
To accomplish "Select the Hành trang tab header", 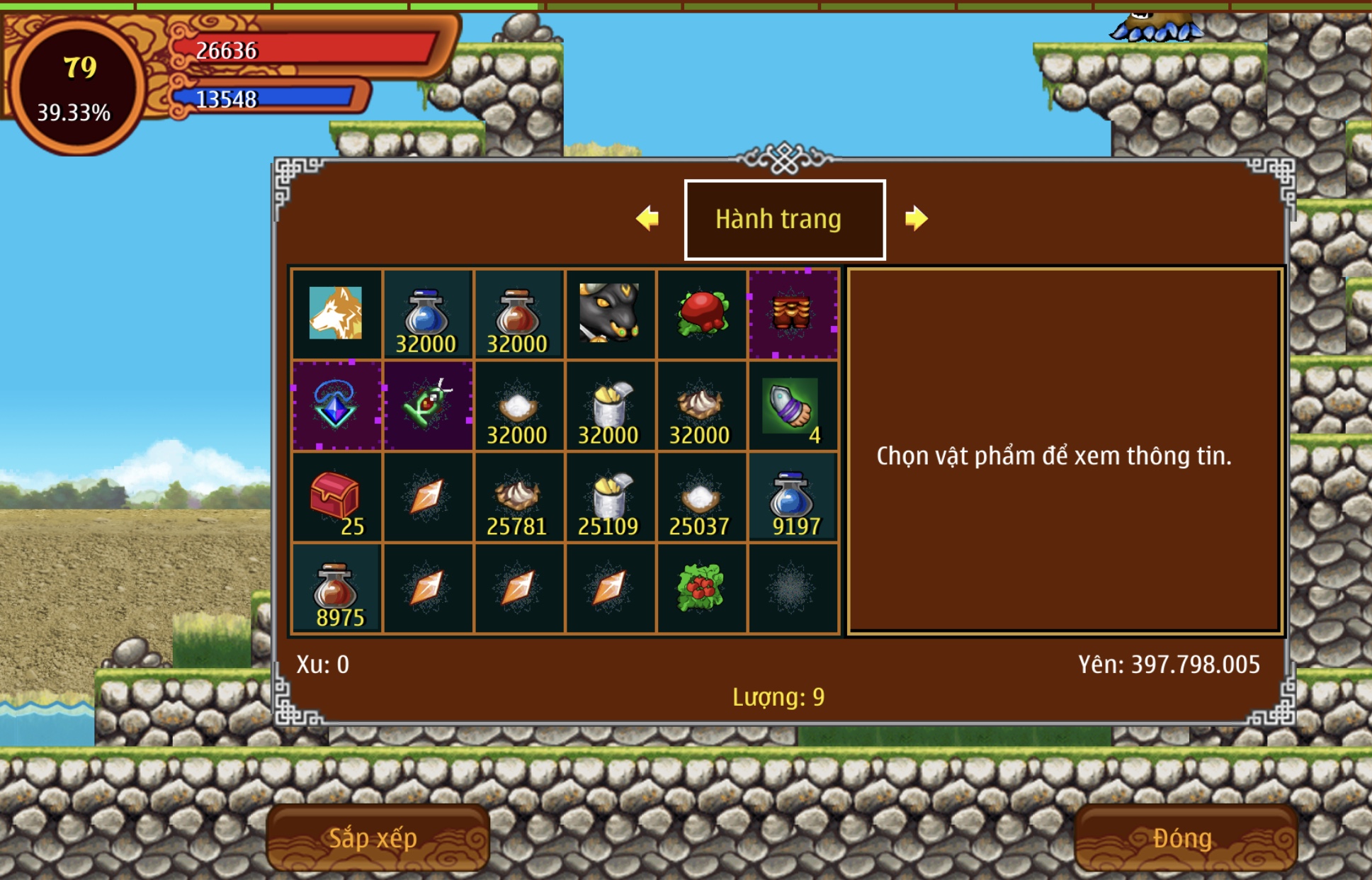I will click(784, 220).
